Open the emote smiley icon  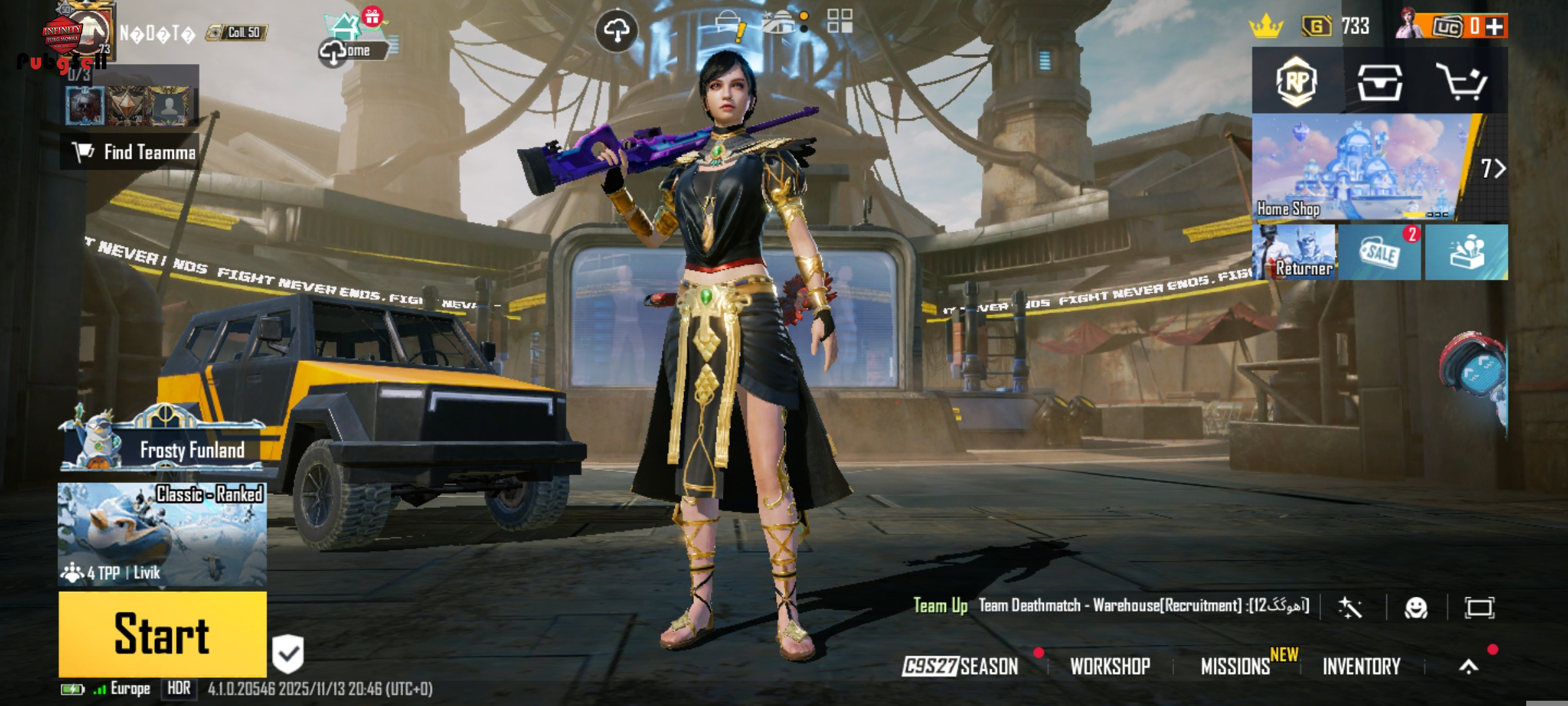tap(1416, 608)
